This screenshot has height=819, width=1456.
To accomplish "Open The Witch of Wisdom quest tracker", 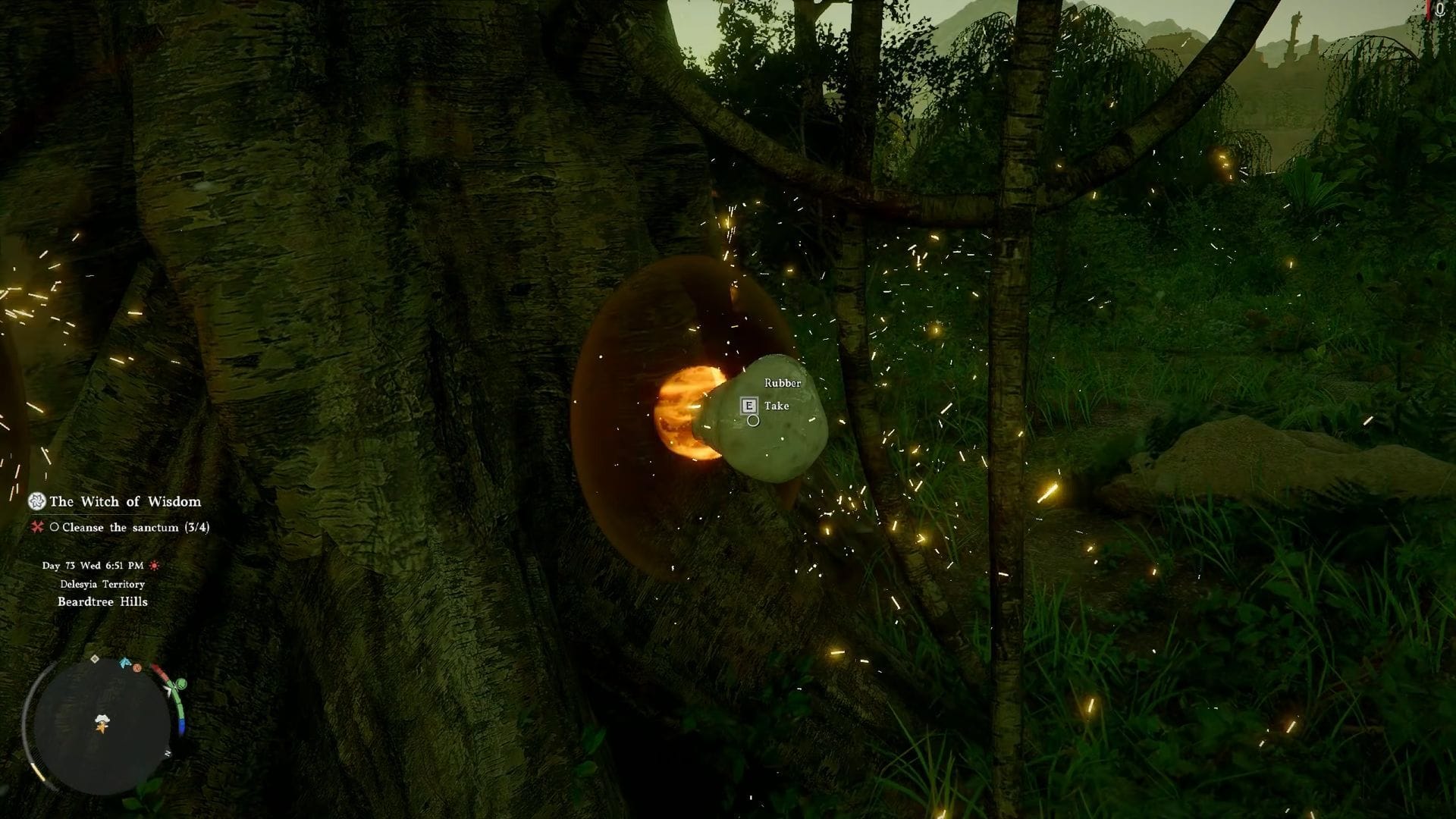I will 126,501.
